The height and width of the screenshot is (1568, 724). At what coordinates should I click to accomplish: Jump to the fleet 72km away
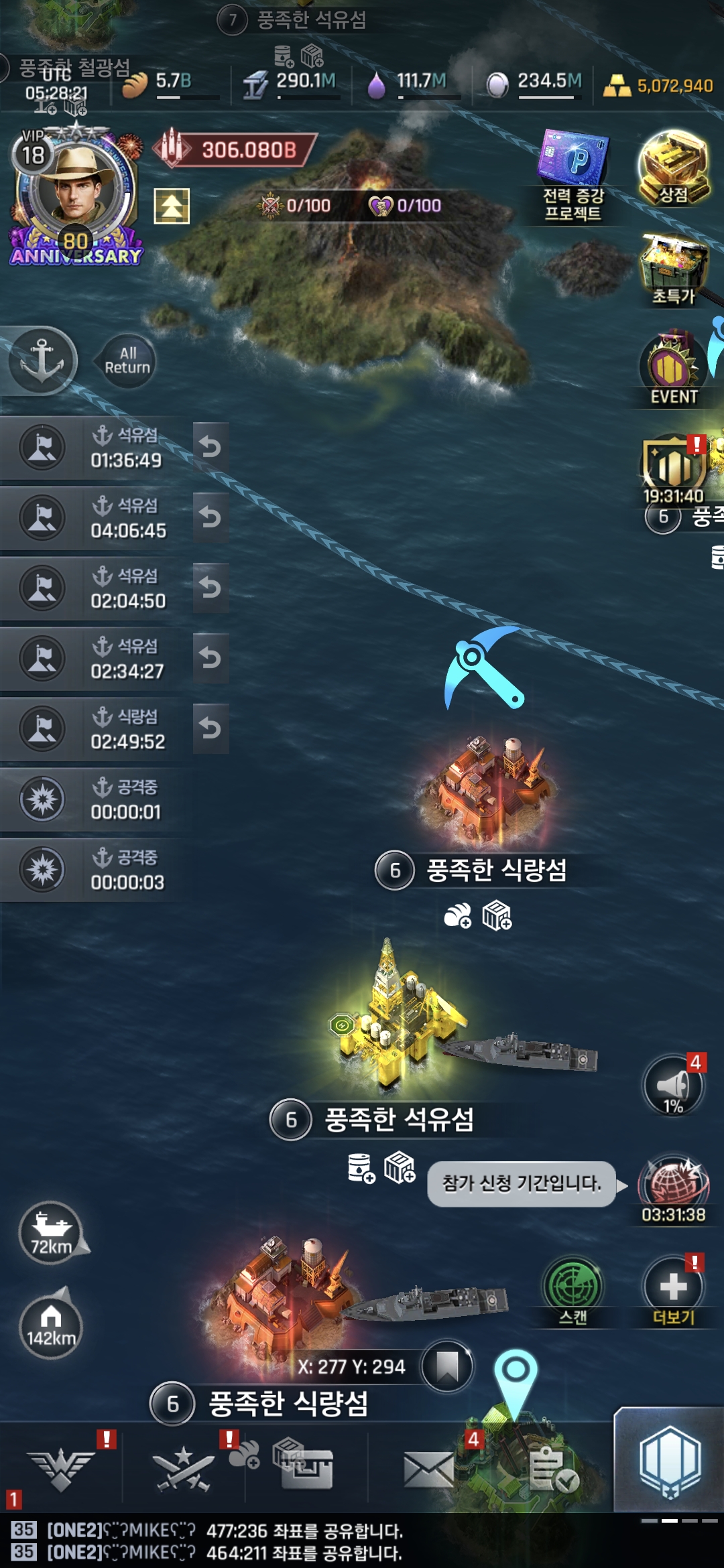click(51, 1233)
